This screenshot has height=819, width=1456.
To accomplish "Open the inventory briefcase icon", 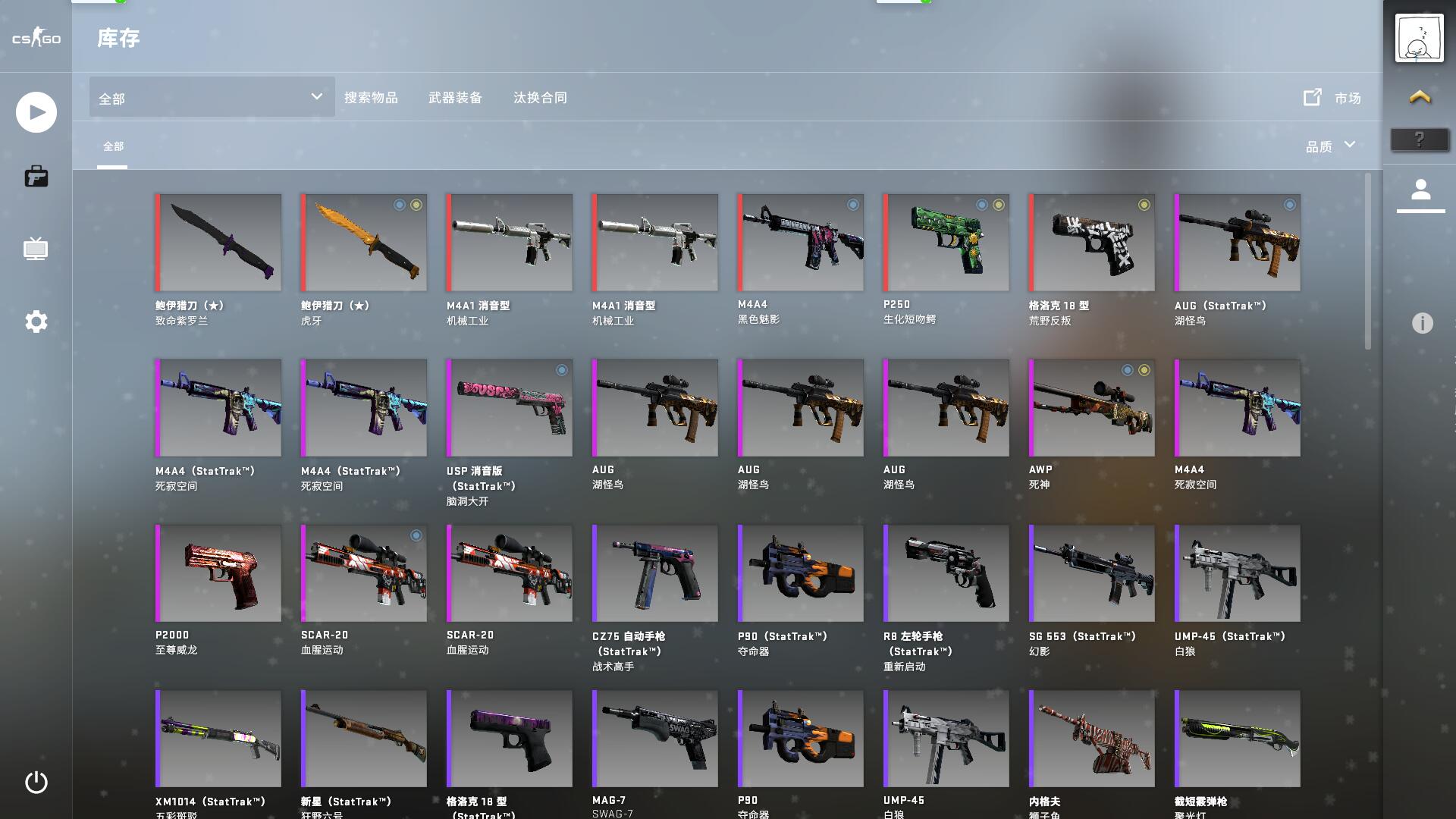I will [x=36, y=177].
